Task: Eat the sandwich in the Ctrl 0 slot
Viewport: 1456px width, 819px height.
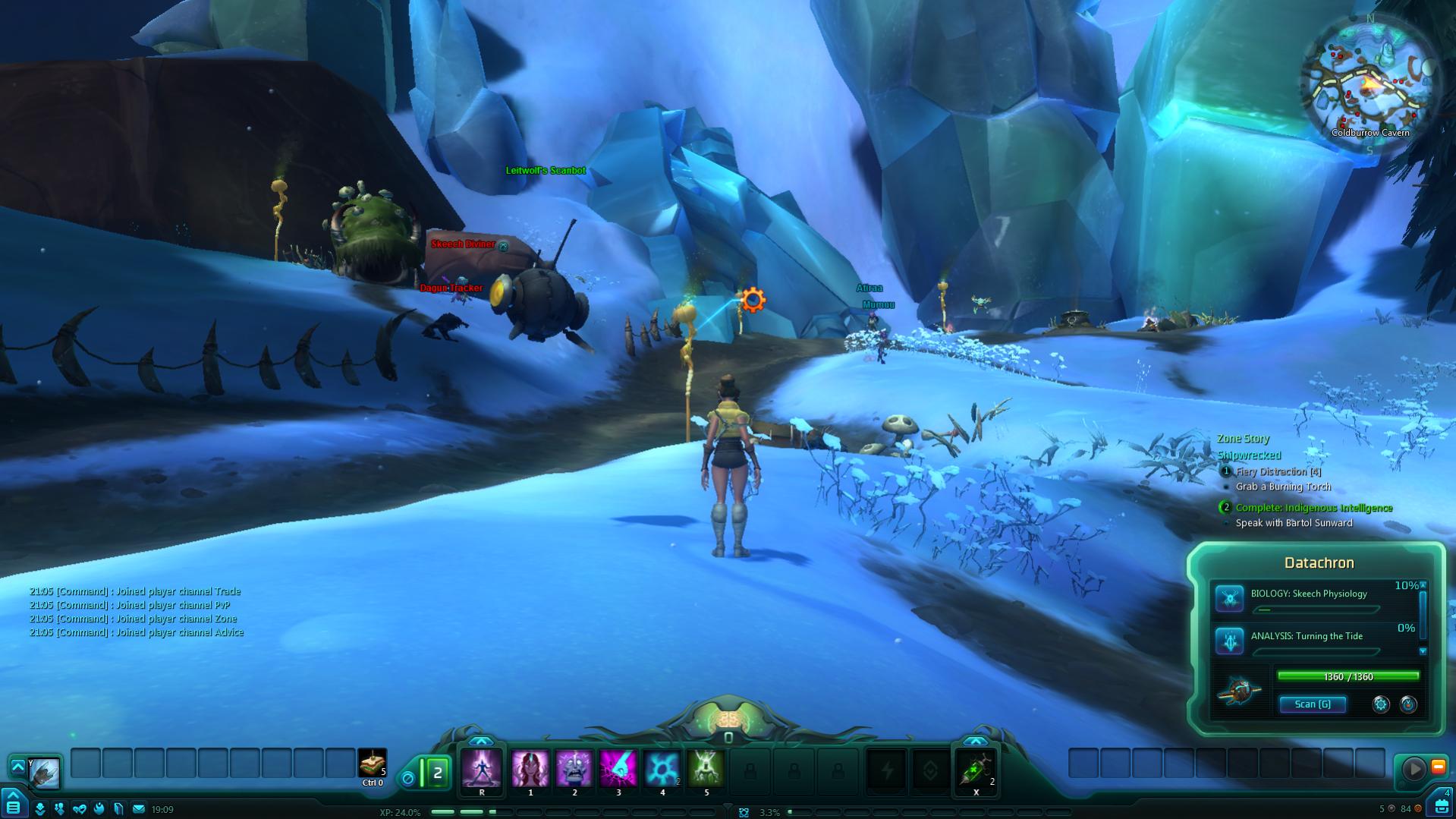Action: point(372,763)
